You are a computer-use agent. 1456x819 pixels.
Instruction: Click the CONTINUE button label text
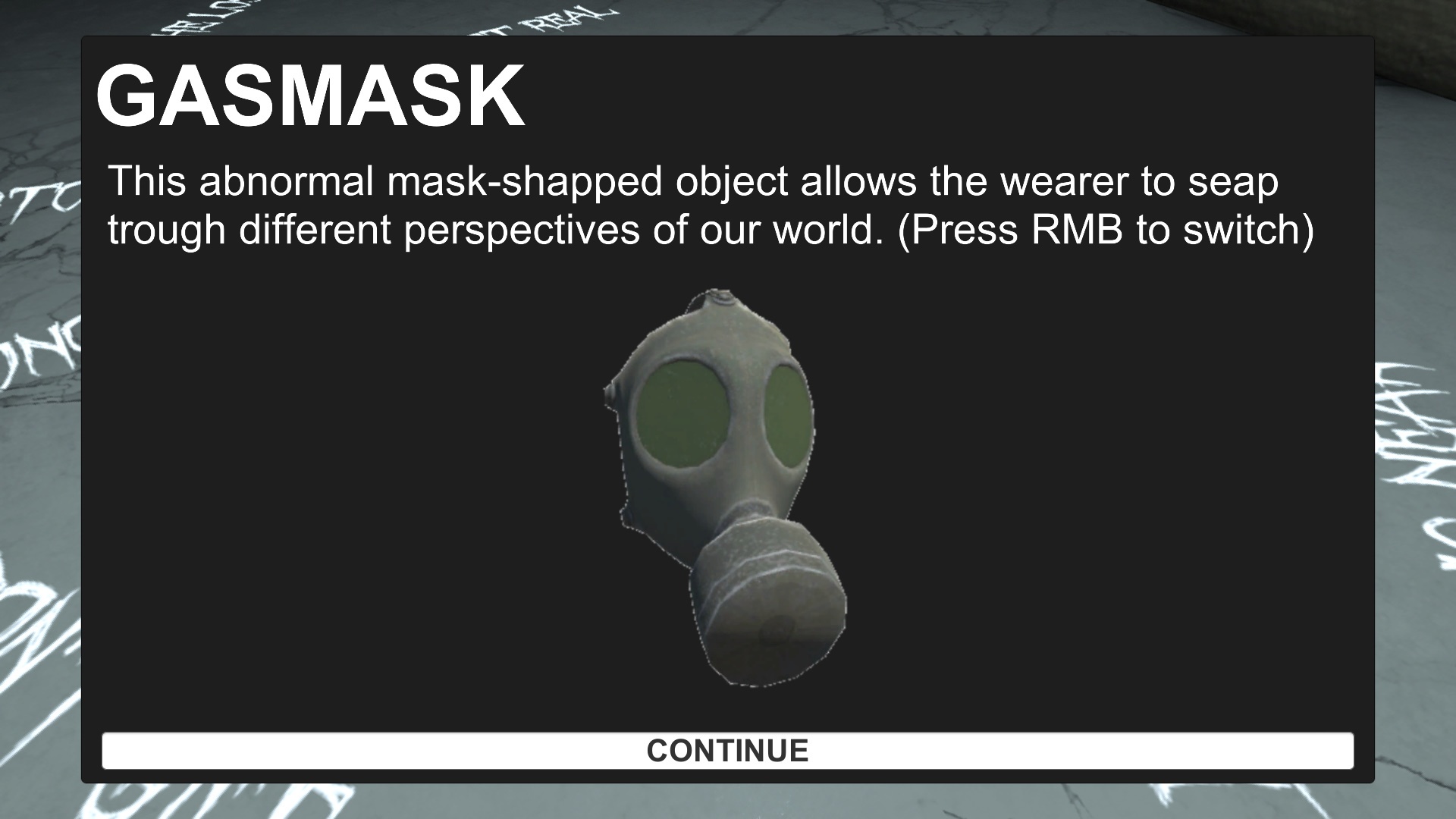726,752
